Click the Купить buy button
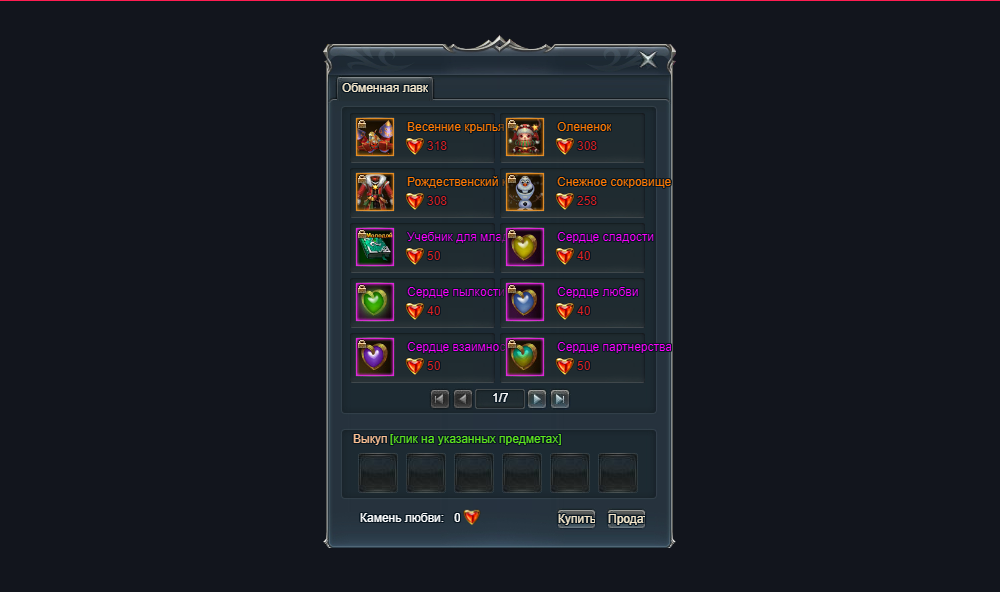Viewport: 1000px width, 592px height. pos(576,519)
